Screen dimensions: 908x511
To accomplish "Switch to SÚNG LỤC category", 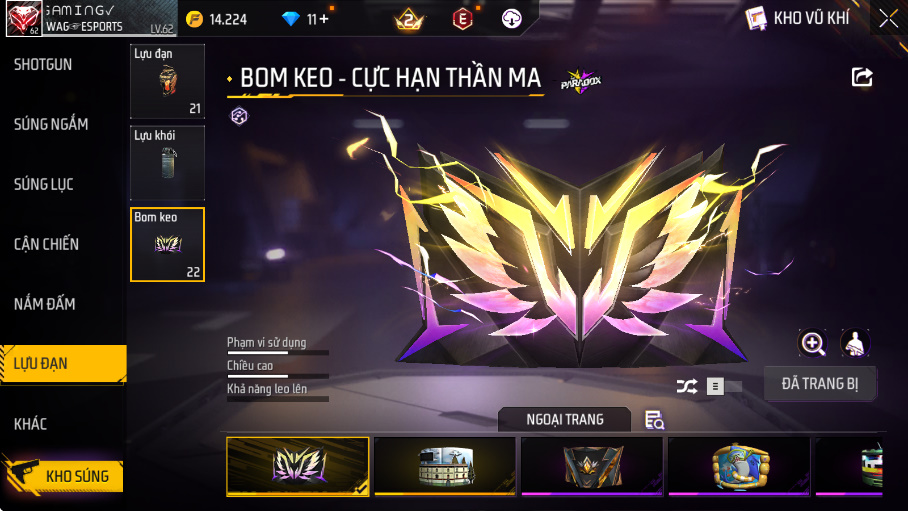I will [x=43, y=184].
